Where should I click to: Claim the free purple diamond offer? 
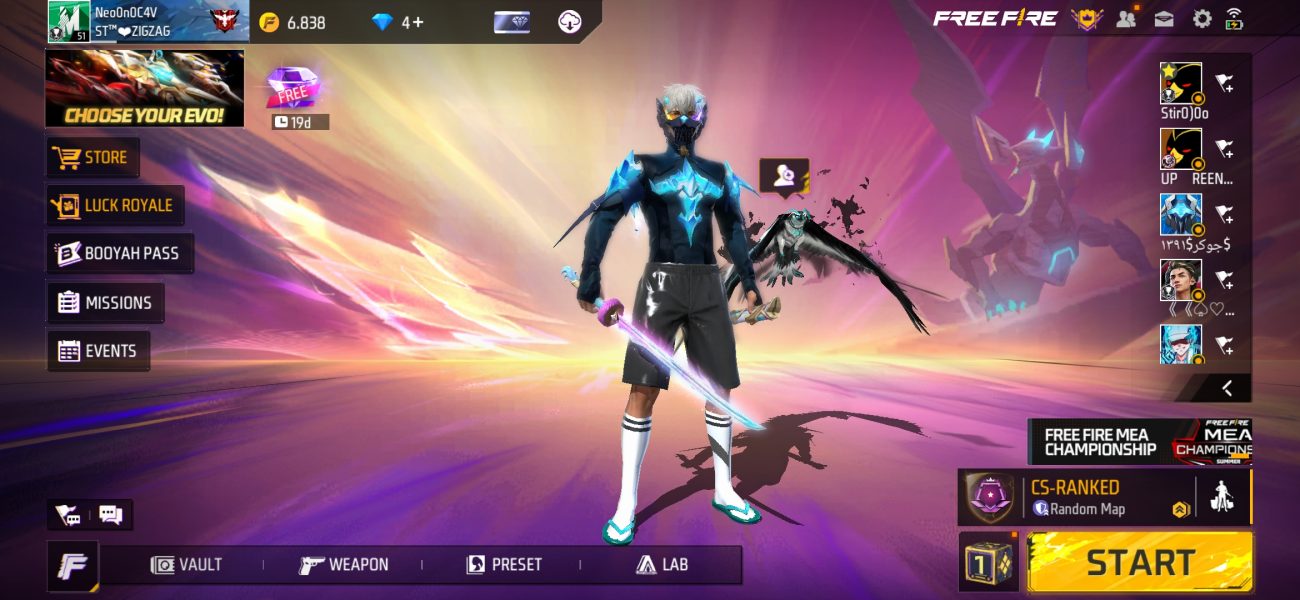(293, 90)
